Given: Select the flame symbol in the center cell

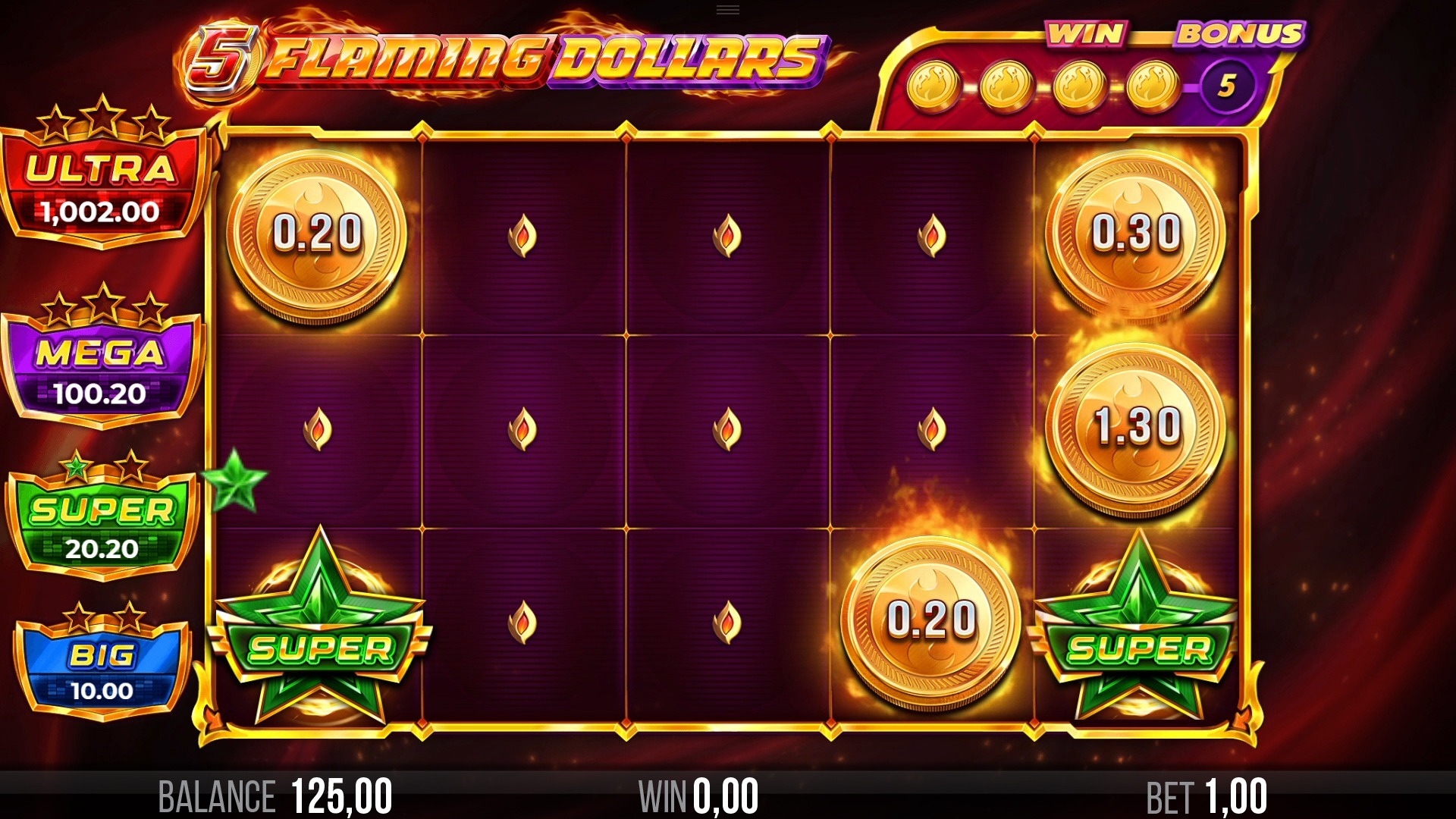Looking at the screenshot, I should [x=728, y=428].
